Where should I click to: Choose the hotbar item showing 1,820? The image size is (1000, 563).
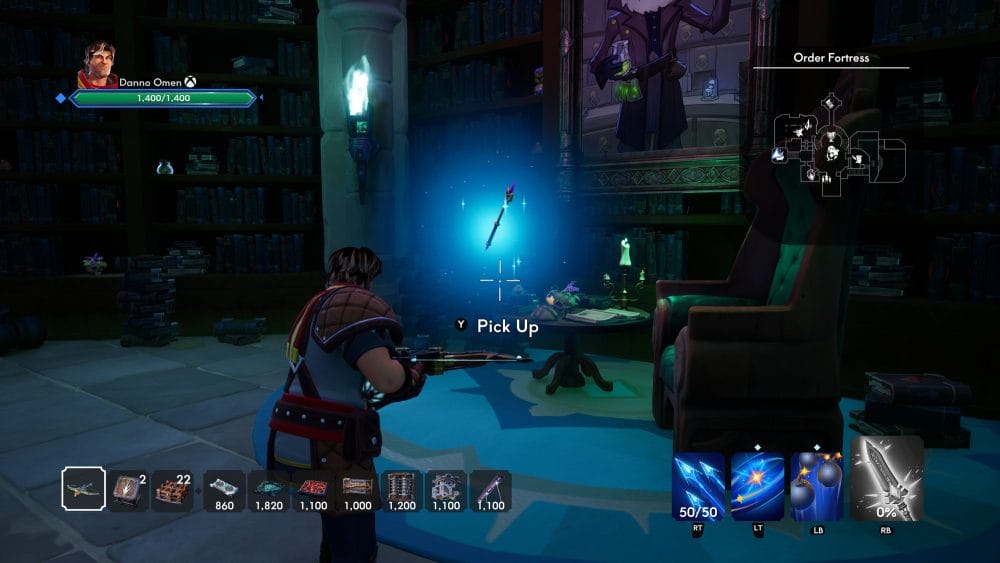tap(268, 490)
